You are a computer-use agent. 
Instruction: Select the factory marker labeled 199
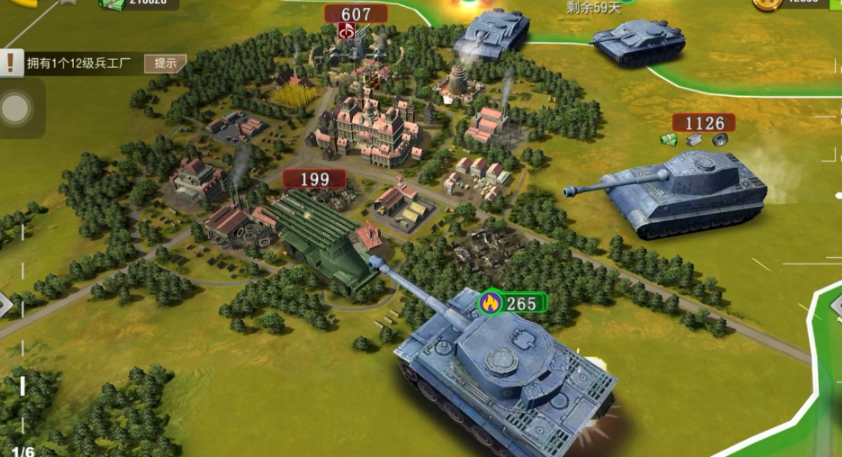click(x=314, y=179)
